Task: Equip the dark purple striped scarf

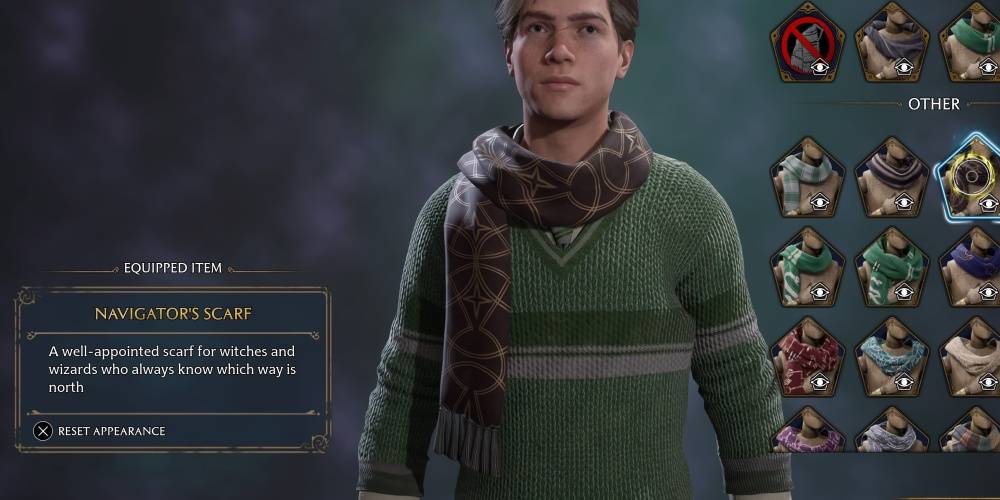Action: pos(891,178)
